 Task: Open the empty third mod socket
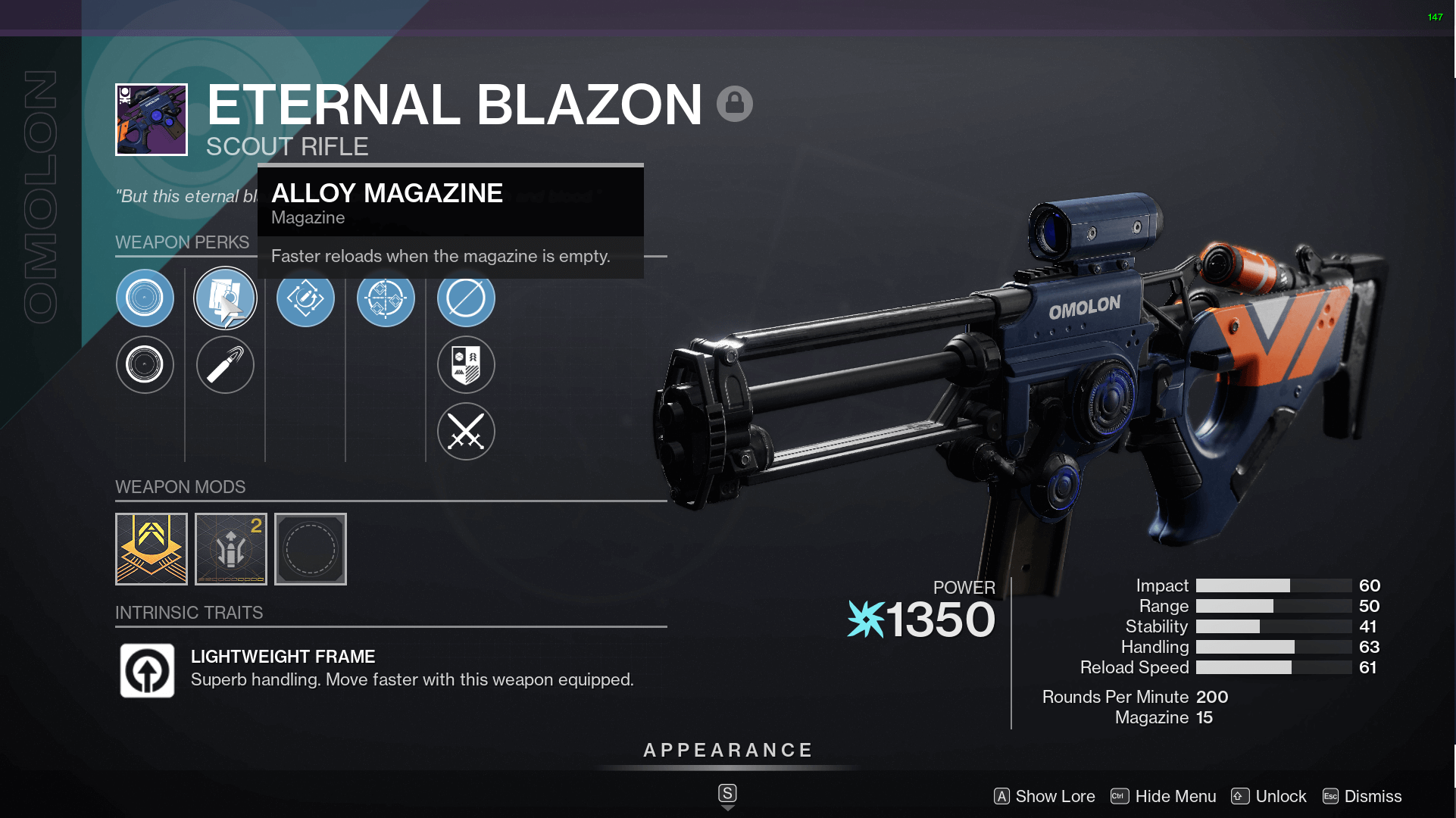point(311,548)
